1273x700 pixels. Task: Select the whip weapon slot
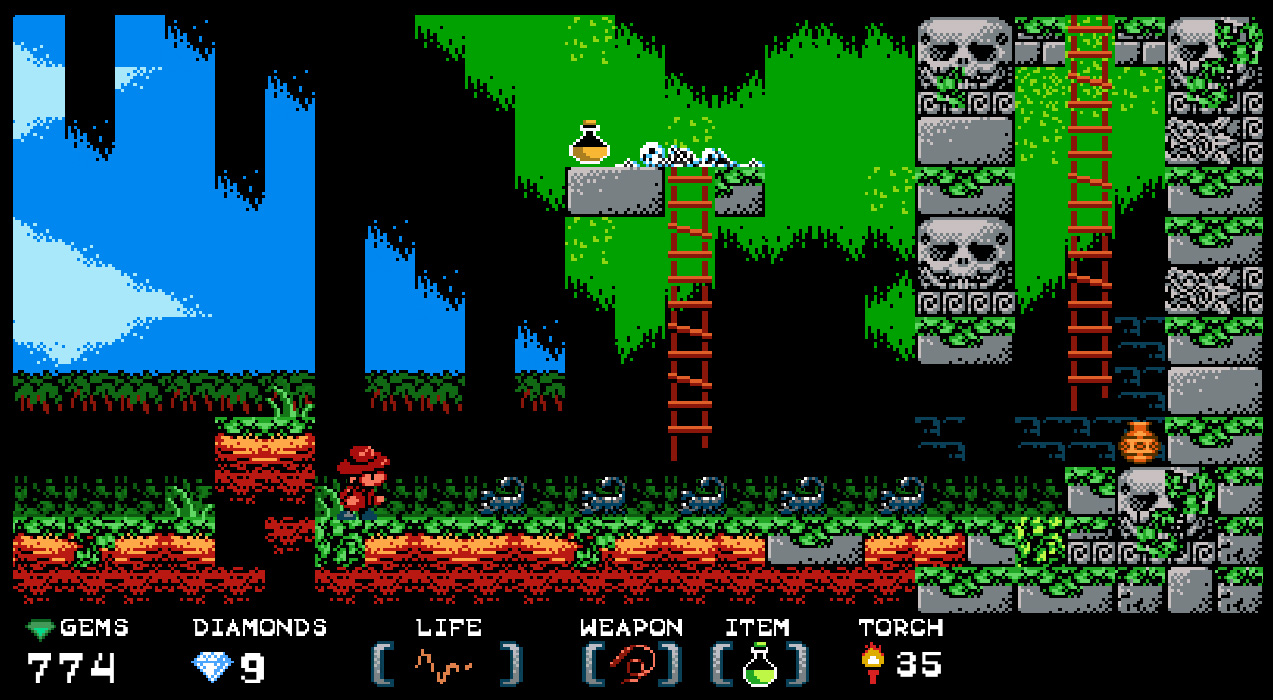632,663
